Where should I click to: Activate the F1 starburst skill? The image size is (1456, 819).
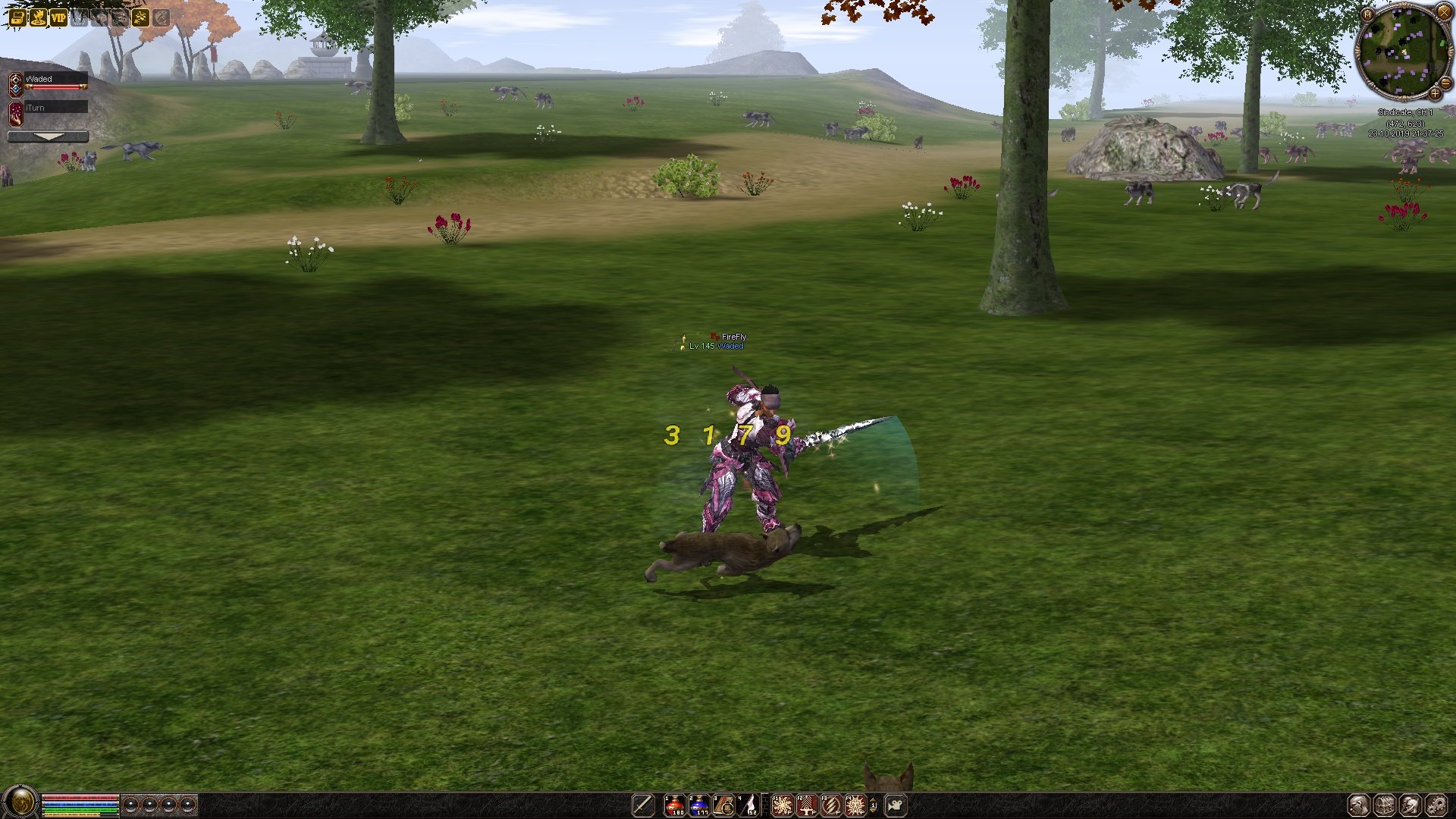[x=782, y=805]
